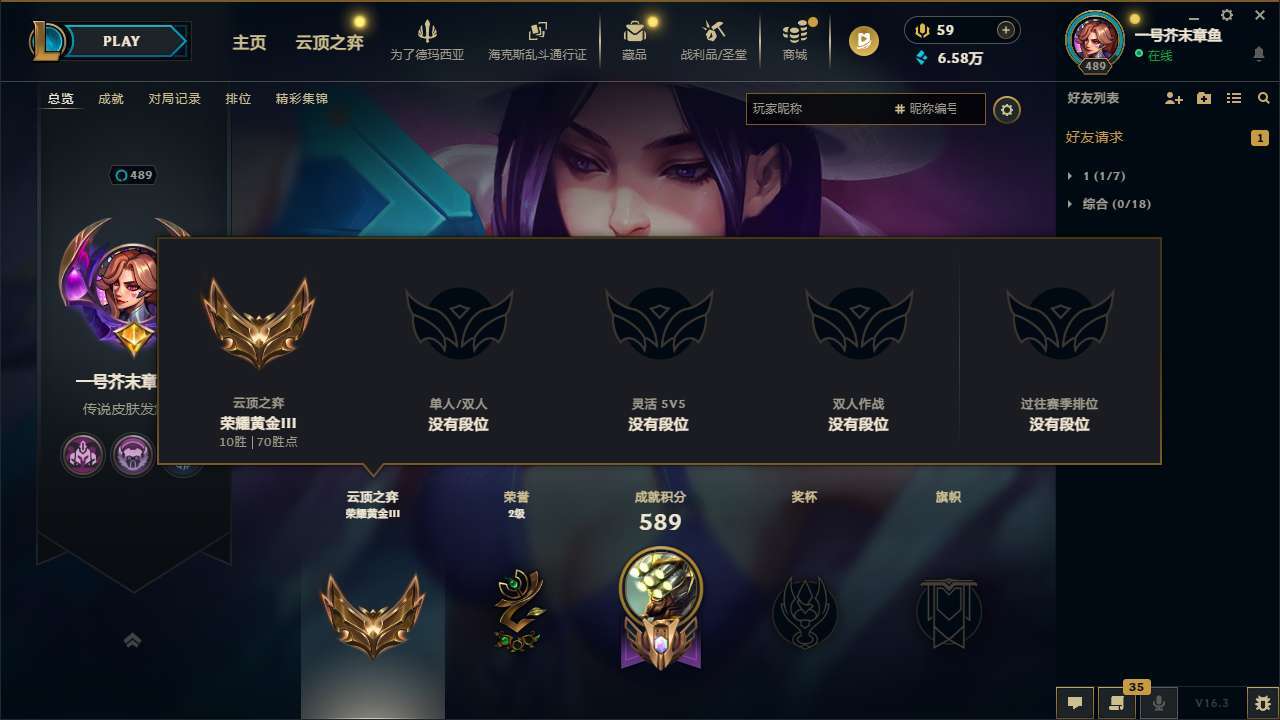Open the 为了德玛西亚 event icon
Image resolution: width=1280 pixels, height=720 pixels.
click(x=428, y=40)
